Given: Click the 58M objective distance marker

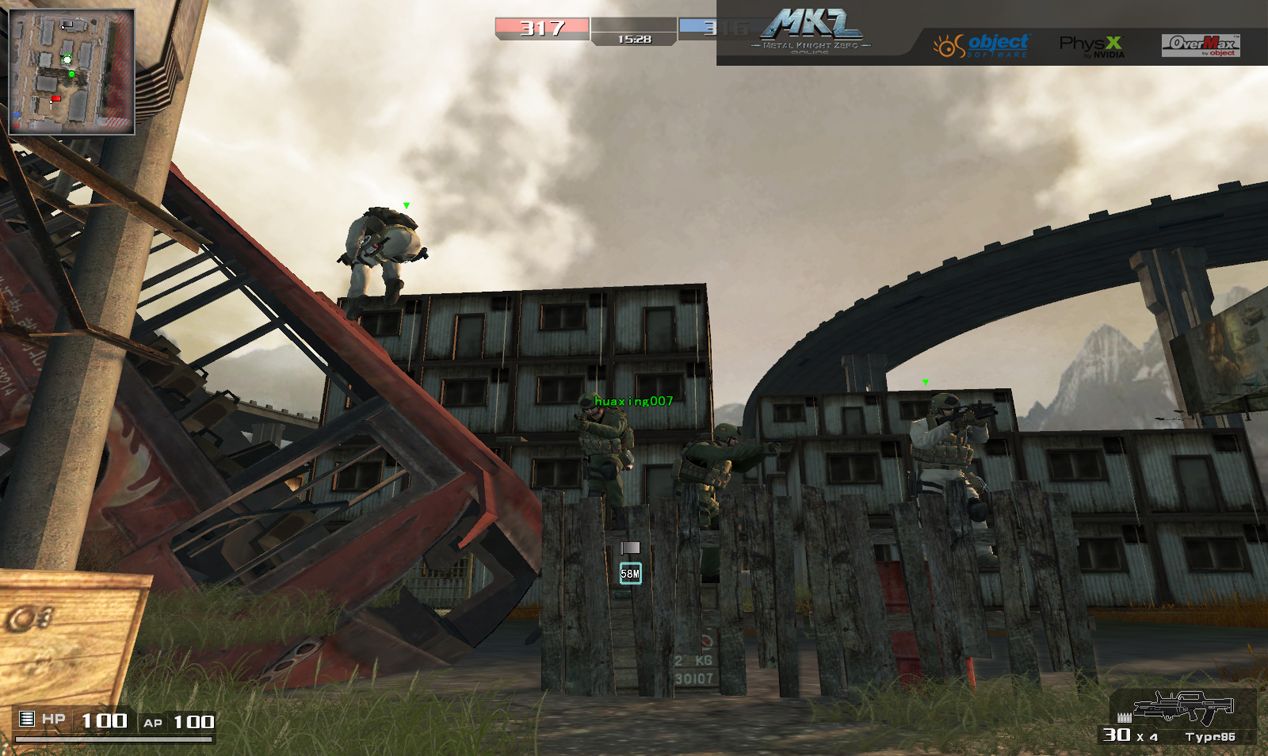Looking at the screenshot, I should 630,573.
